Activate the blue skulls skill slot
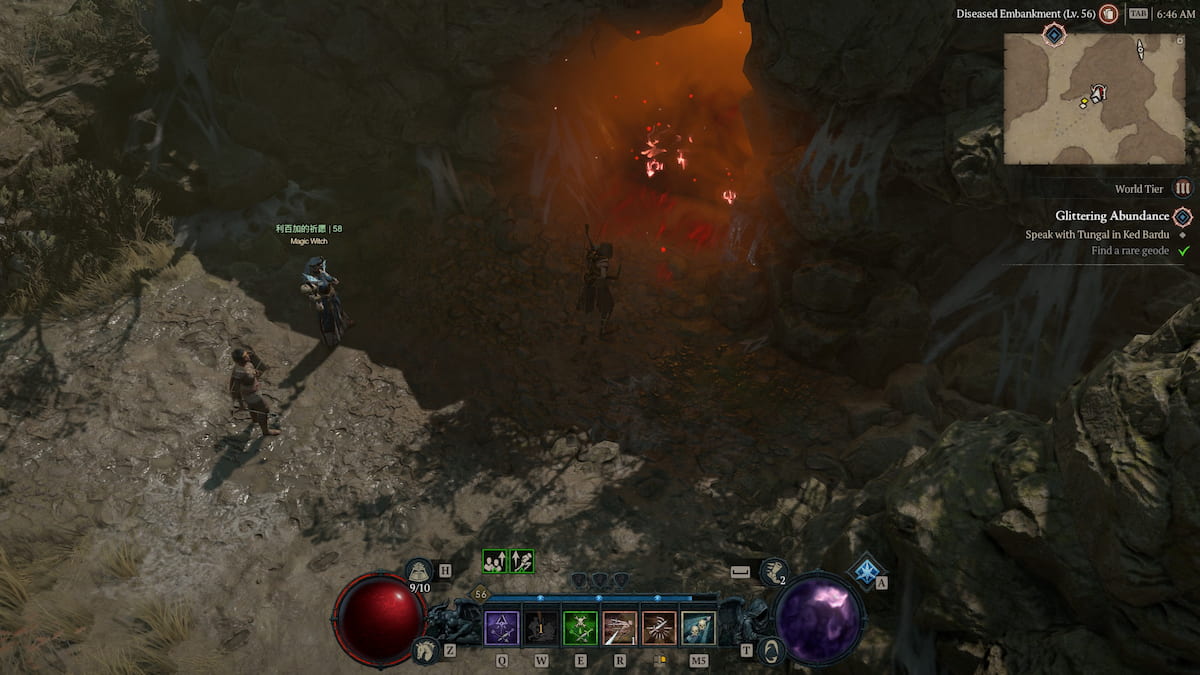The width and height of the screenshot is (1200, 675). (x=698, y=628)
